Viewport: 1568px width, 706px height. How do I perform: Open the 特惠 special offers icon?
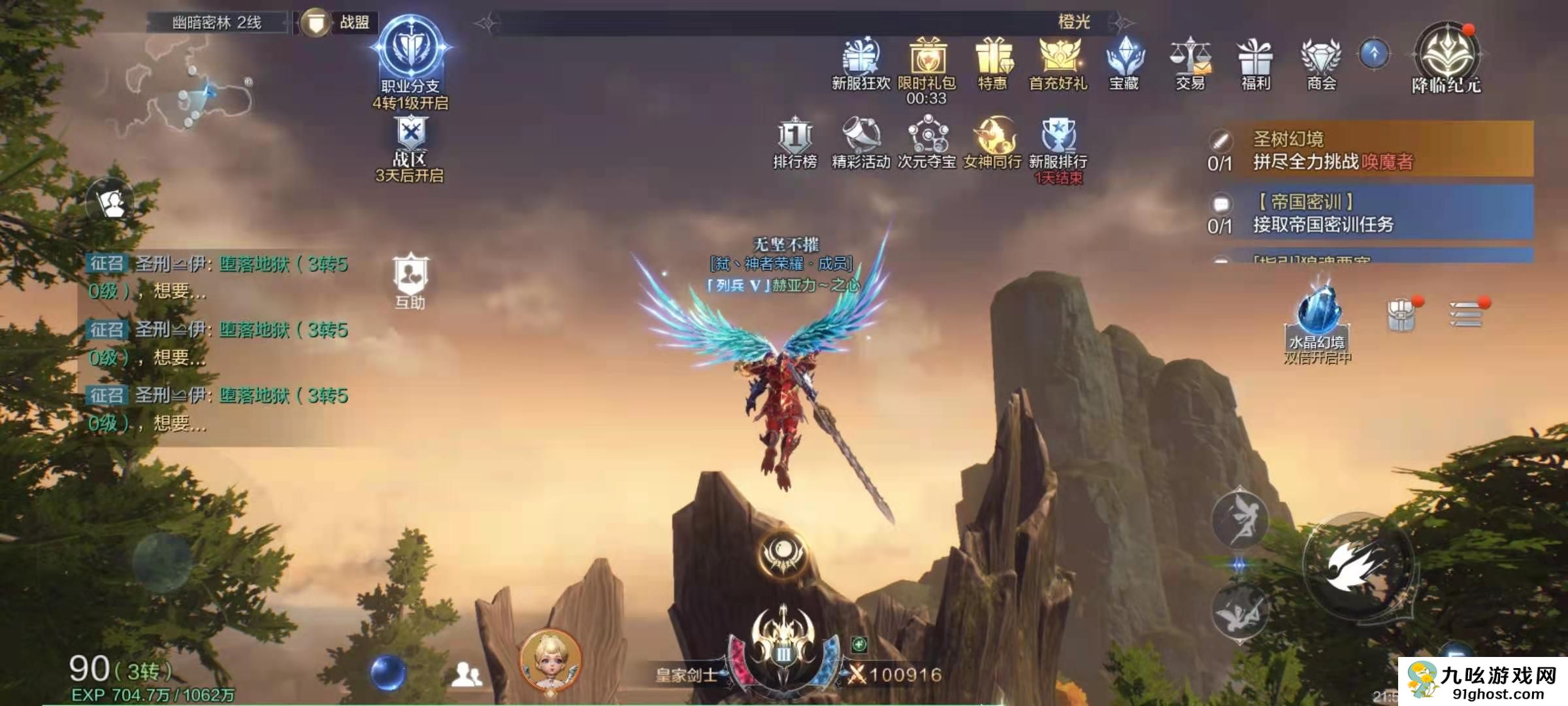point(993,58)
